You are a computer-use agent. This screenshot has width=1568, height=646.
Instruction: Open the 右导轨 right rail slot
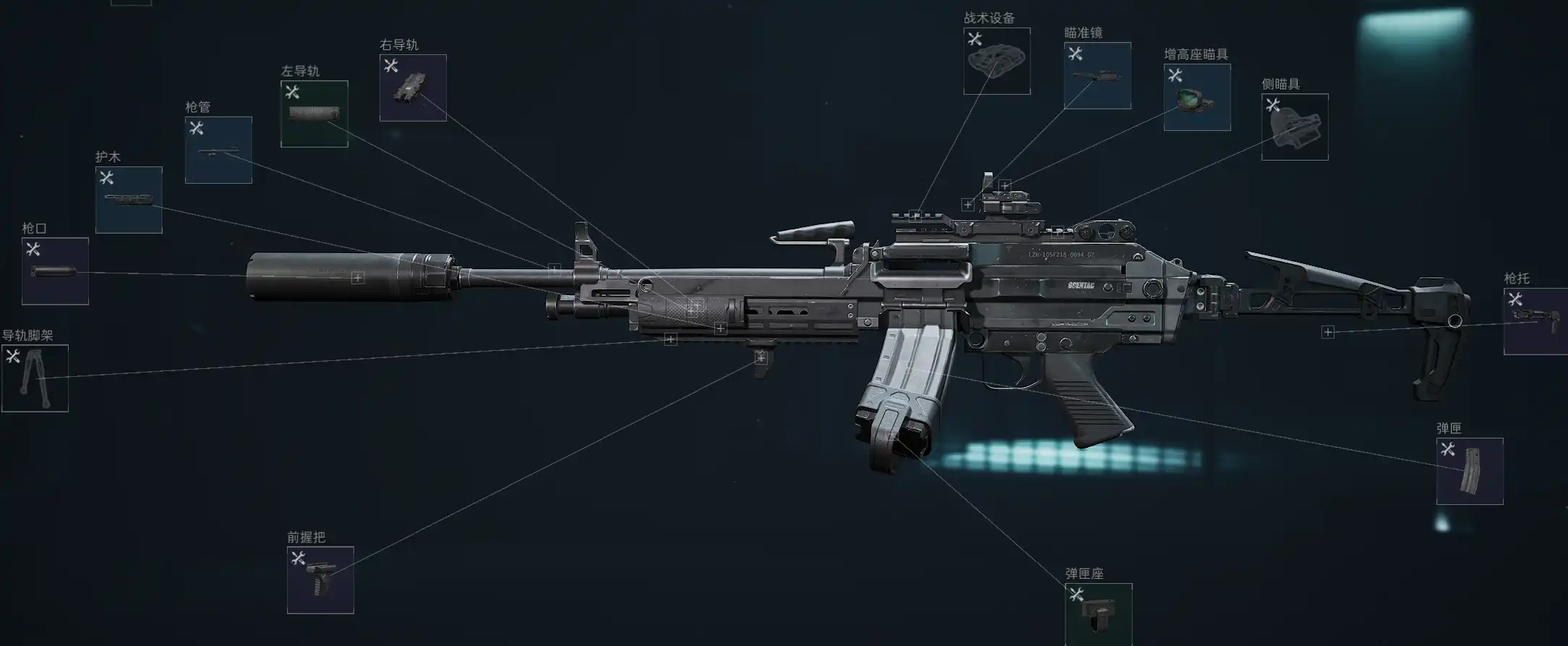tap(413, 88)
